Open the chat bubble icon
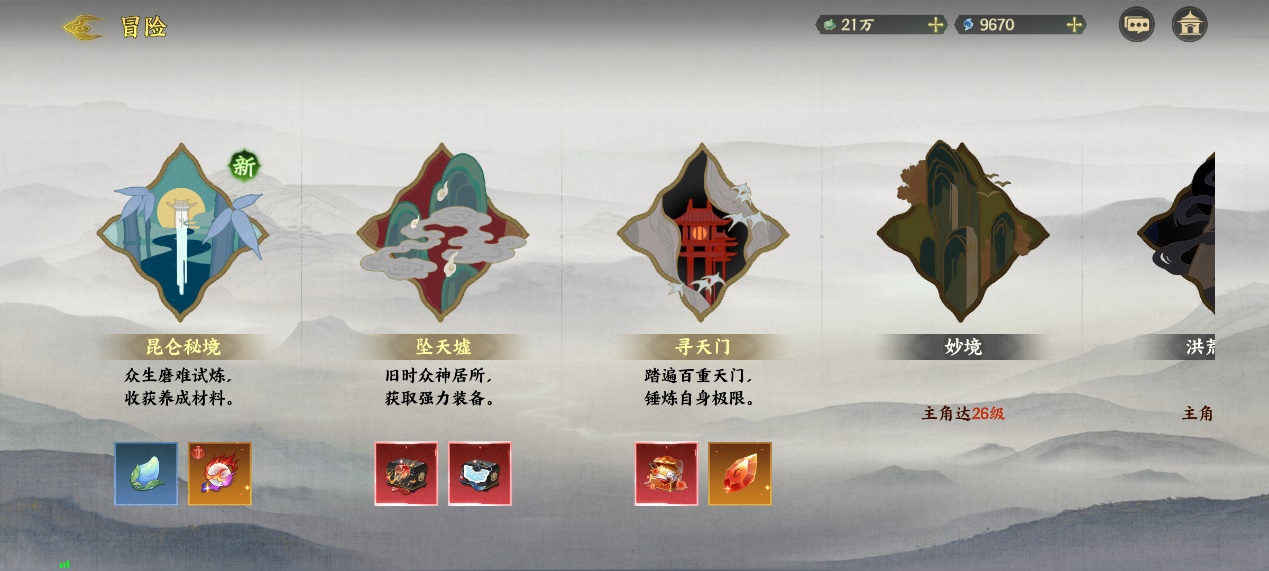The height and width of the screenshot is (571, 1269). coord(1136,25)
